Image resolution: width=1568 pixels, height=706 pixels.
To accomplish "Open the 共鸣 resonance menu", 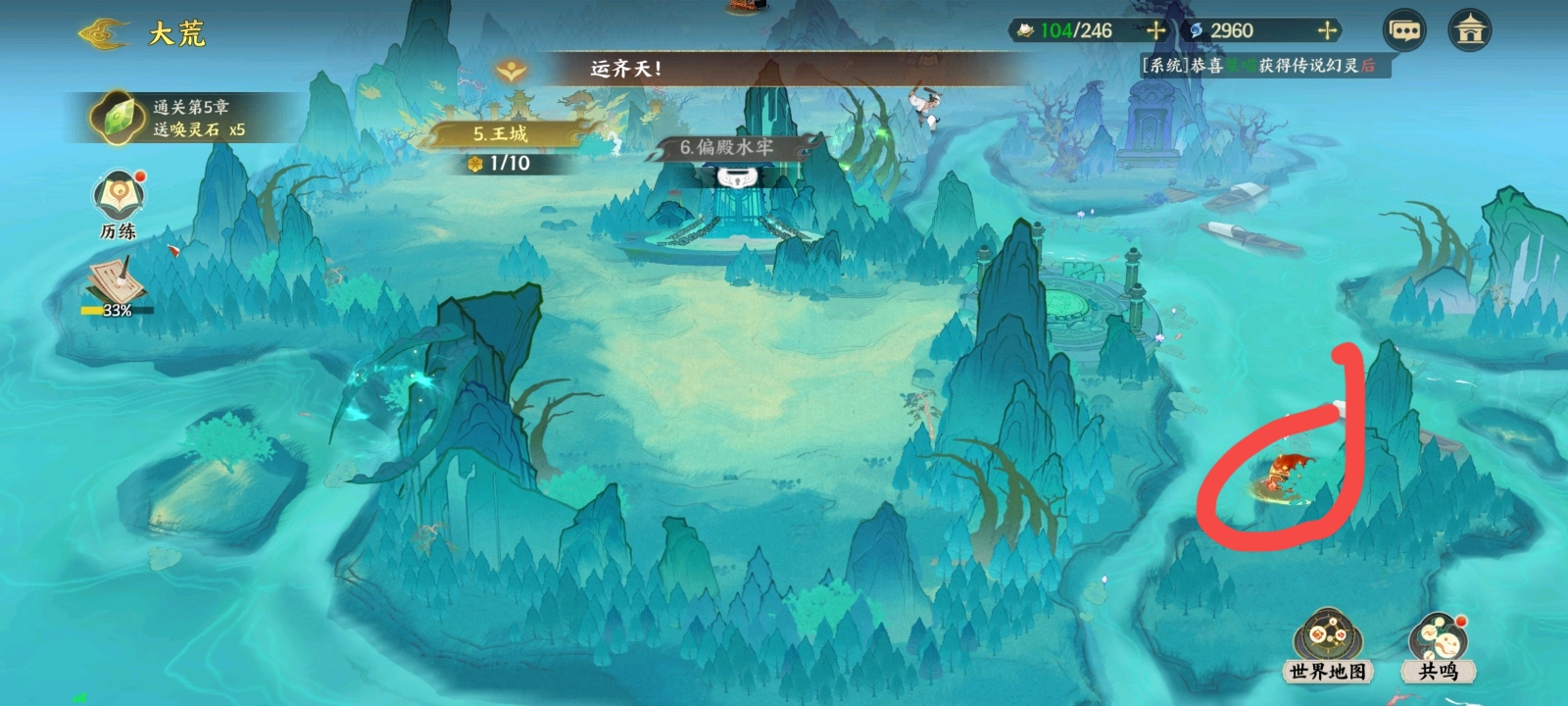I will pos(1438,648).
